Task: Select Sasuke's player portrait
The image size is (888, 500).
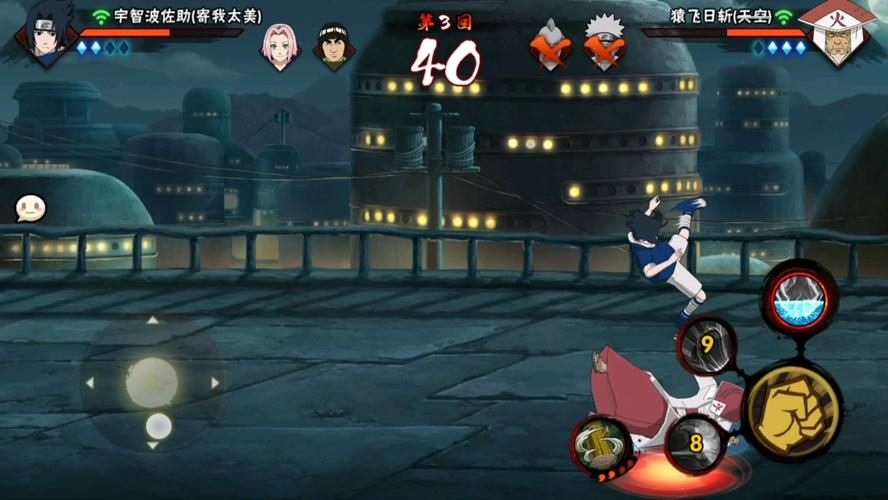Action: [x=45, y=34]
